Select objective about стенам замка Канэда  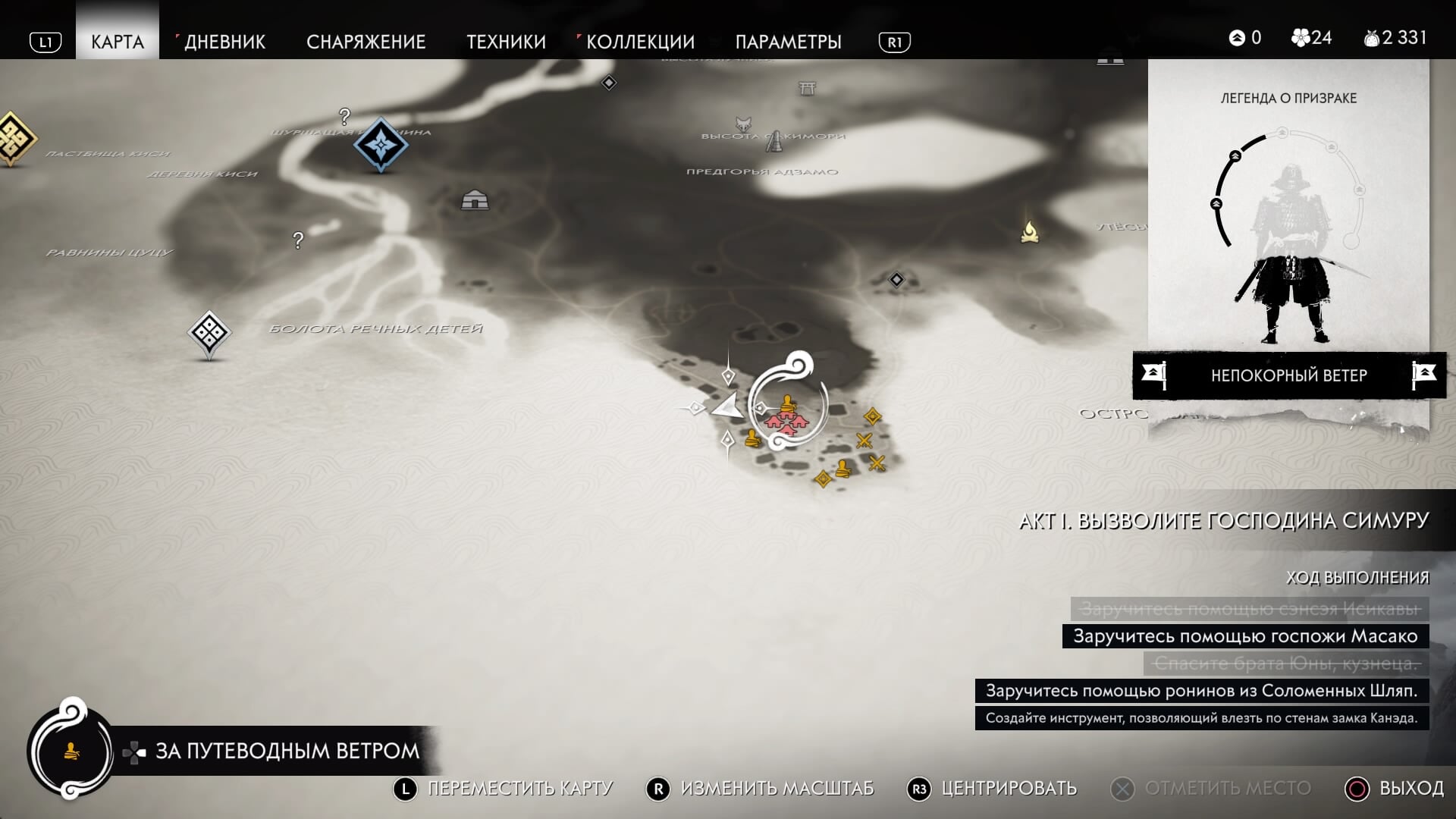pos(1201,718)
